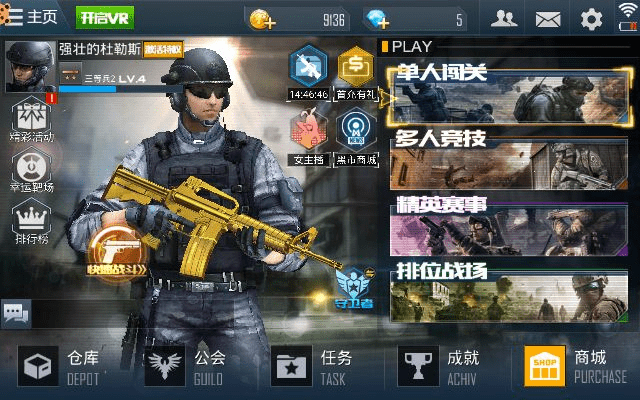The height and width of the screenshot is (400, 640).
Task: Activate the 开启VR button
Action: tap(104, 19)
